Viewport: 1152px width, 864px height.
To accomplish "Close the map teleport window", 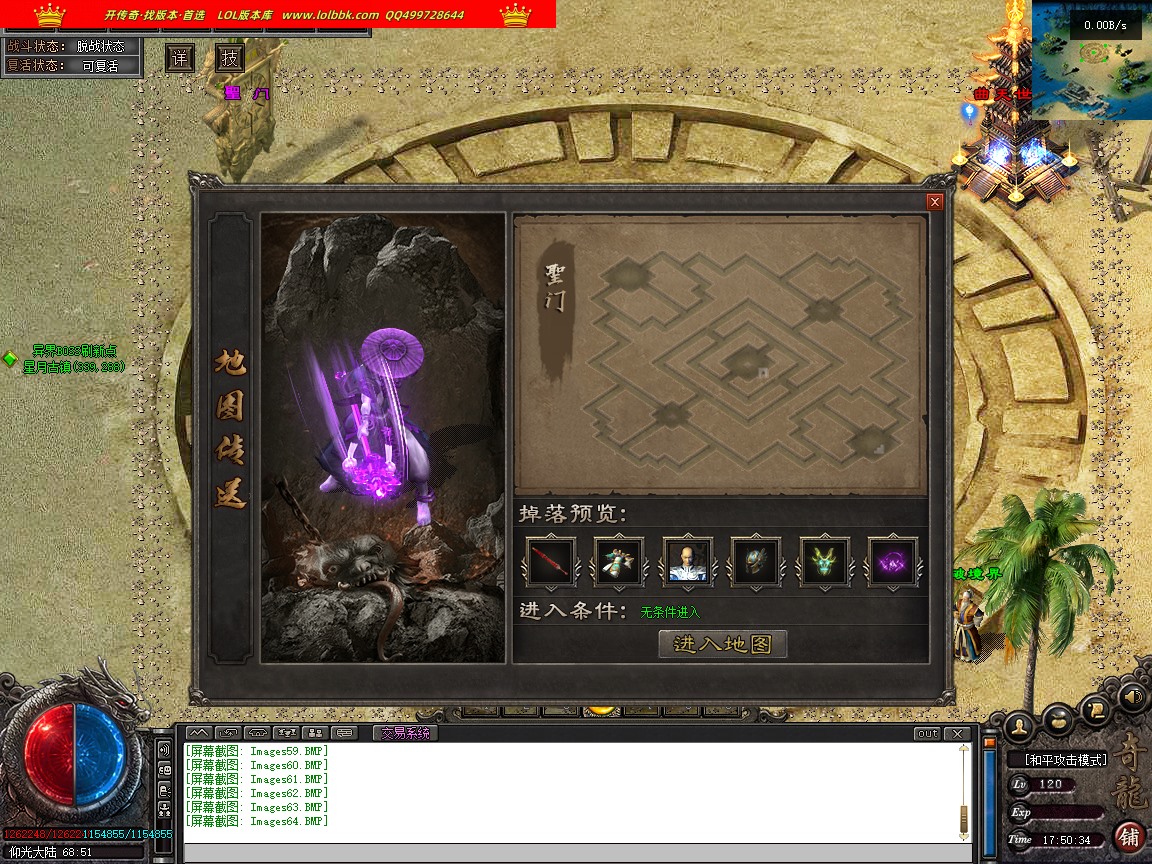I will tap(935, 202).
